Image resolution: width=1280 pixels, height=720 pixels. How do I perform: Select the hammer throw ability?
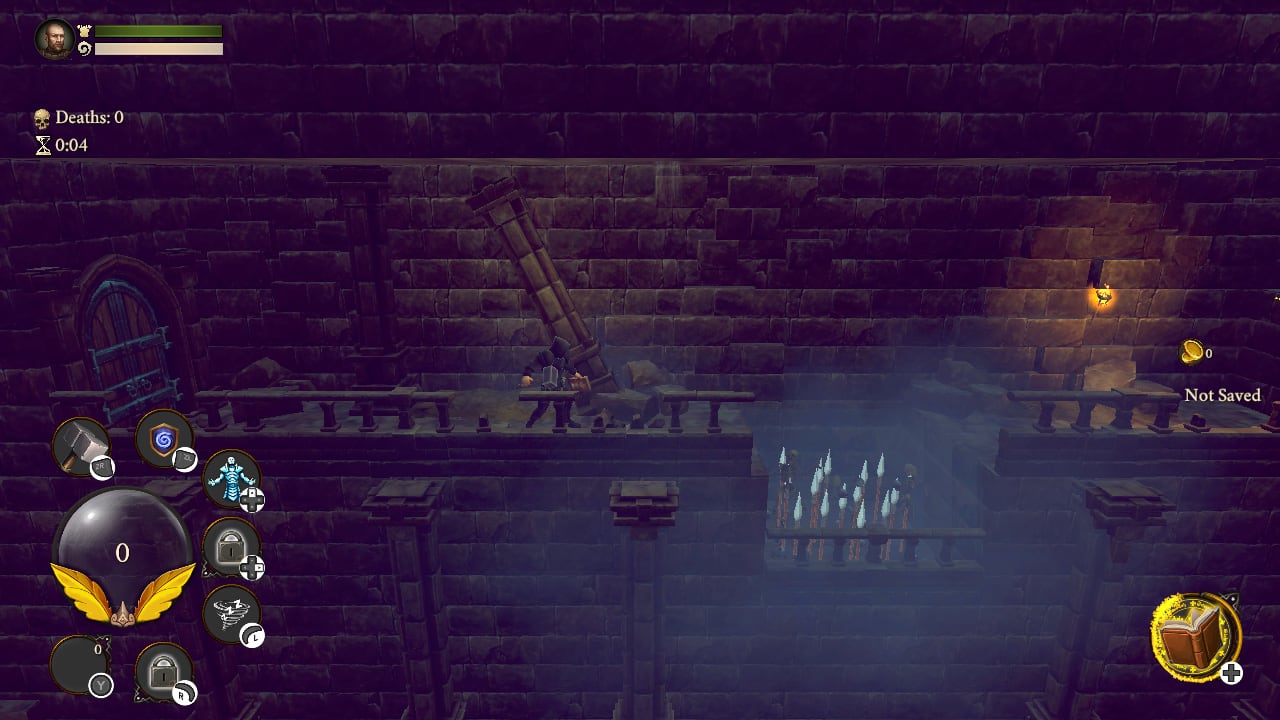pyautogui.click(x=82, y=444)
